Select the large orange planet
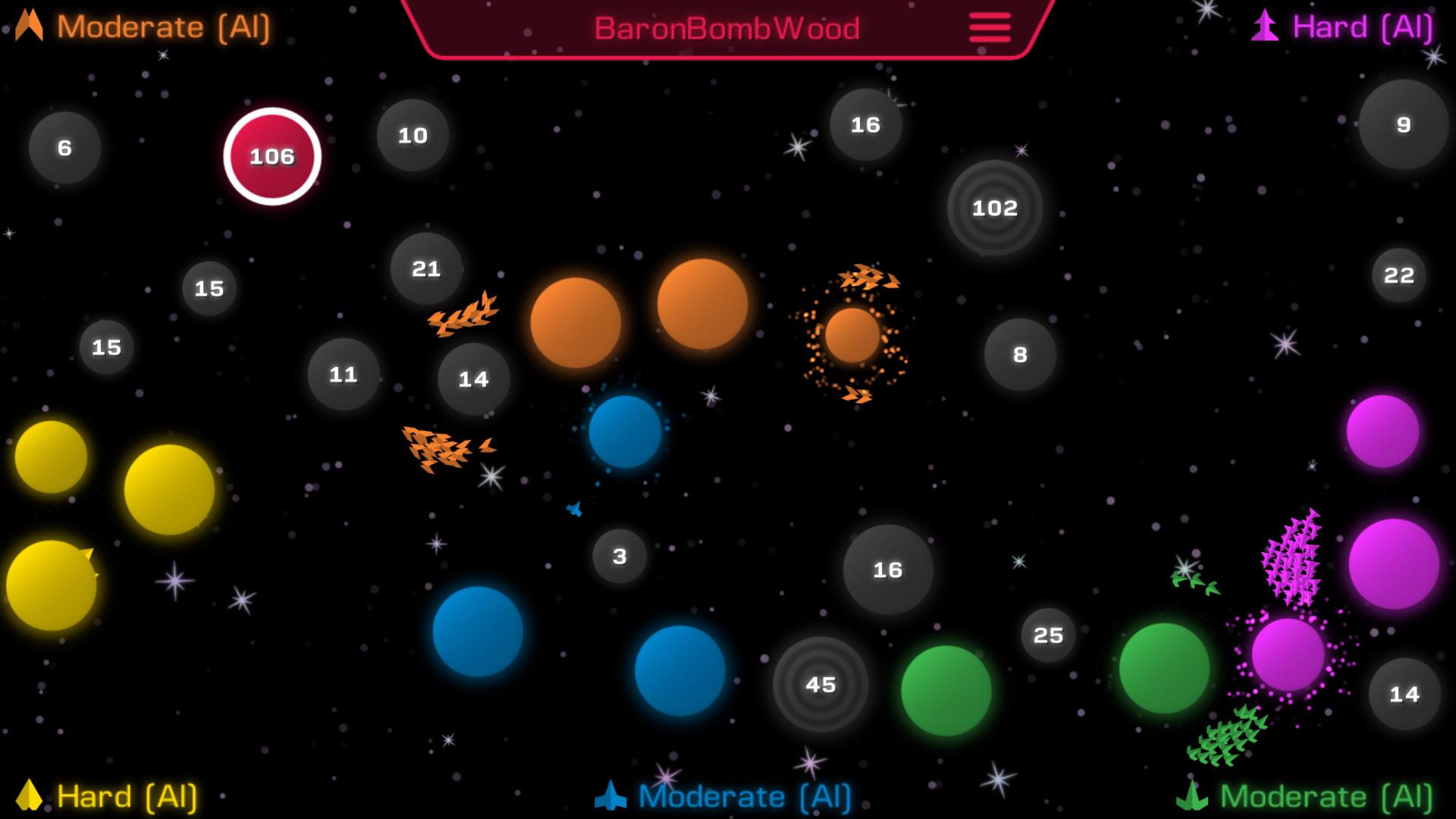This screenshot has height=819, width=1456. (x=576, y=322)
